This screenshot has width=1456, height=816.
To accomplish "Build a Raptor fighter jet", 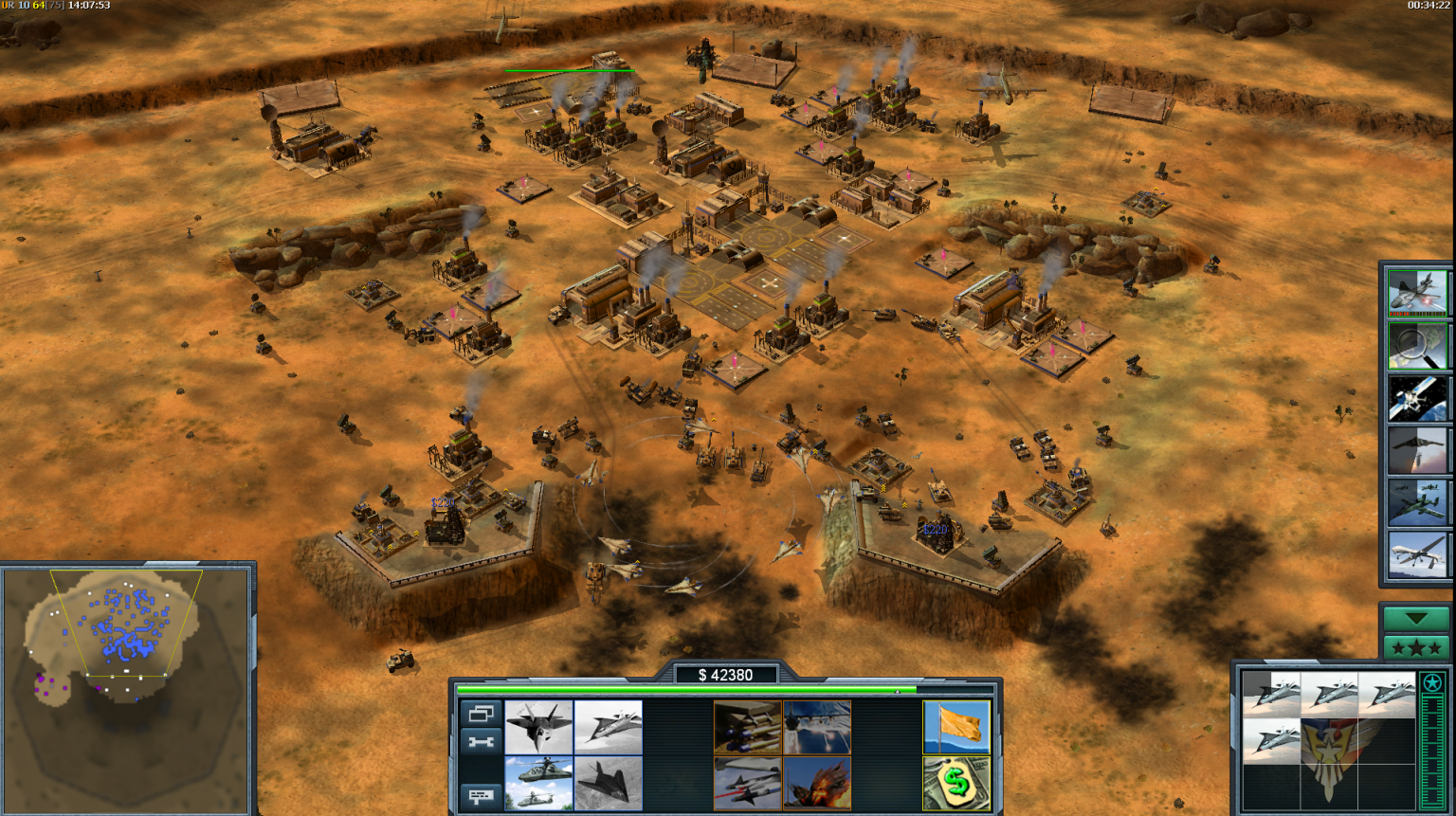I will (x=538, y=727).
